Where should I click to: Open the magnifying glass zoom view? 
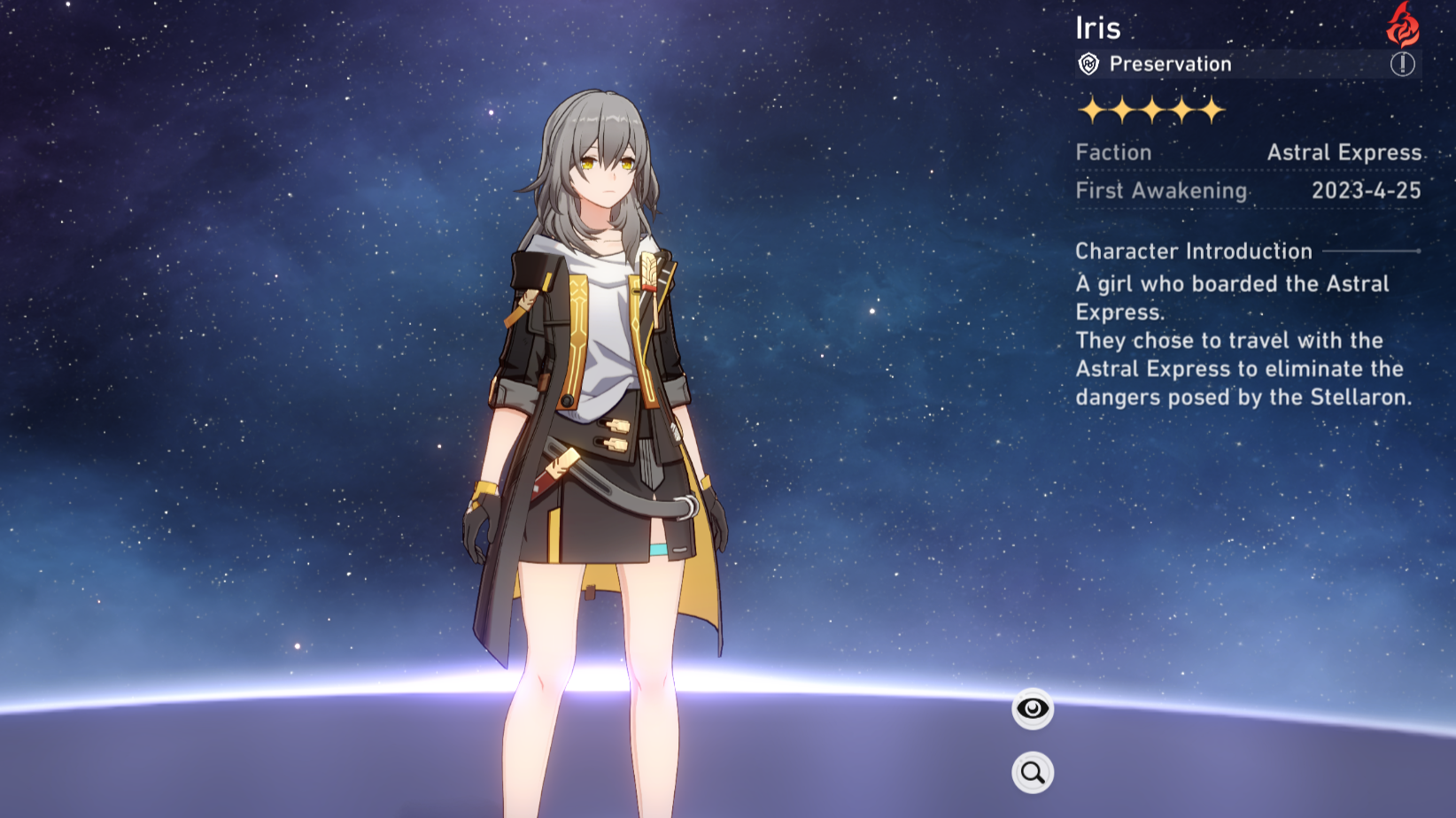[1033, 773]
